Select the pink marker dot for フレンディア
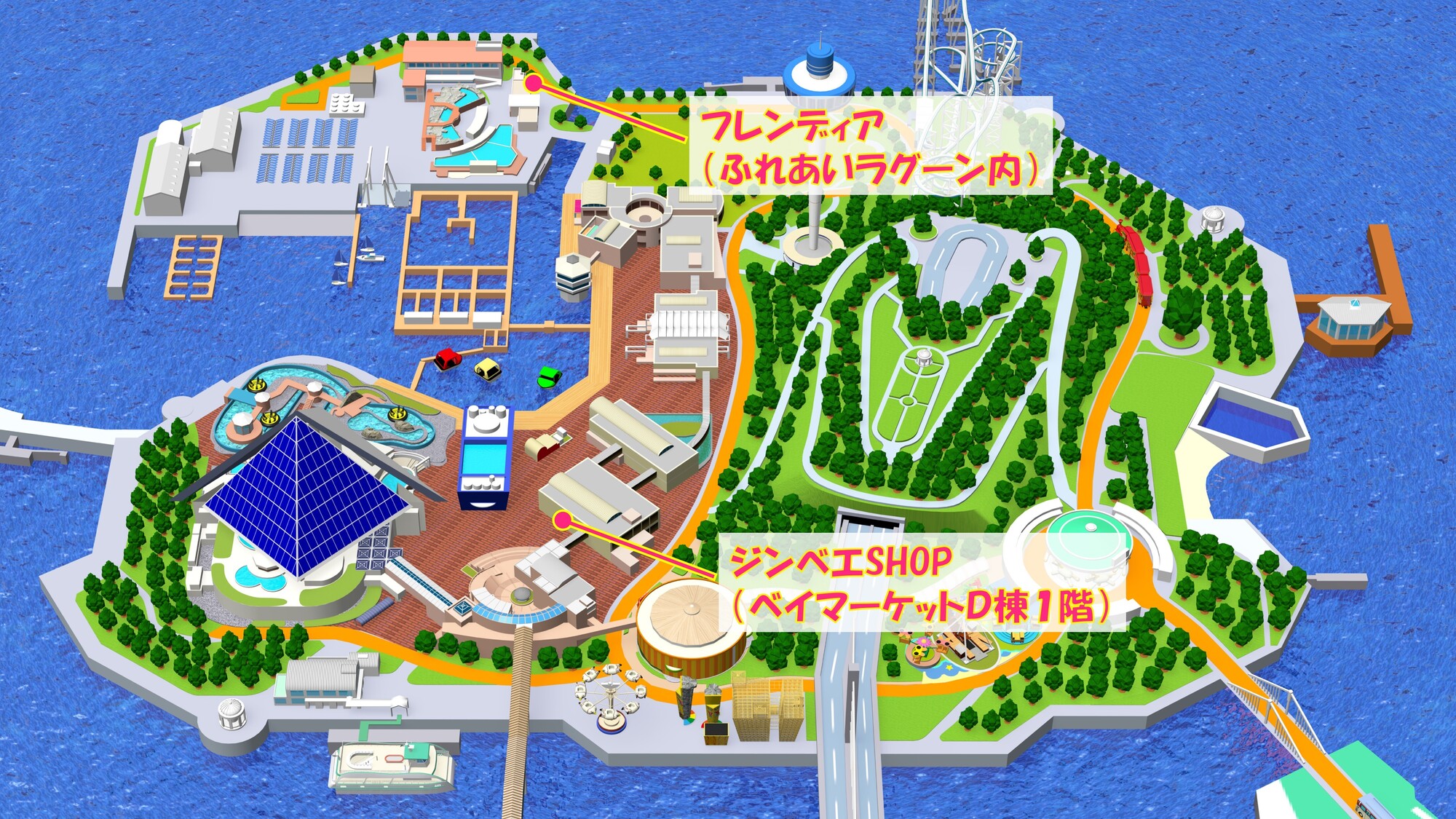The height and width of the screenshot is (819, 1456). tap(534, 83)
